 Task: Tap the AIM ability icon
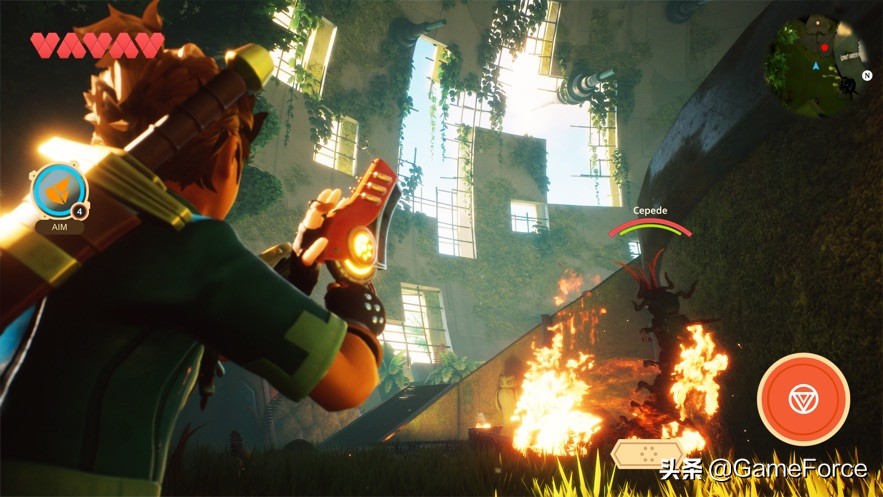click(59, 192)
